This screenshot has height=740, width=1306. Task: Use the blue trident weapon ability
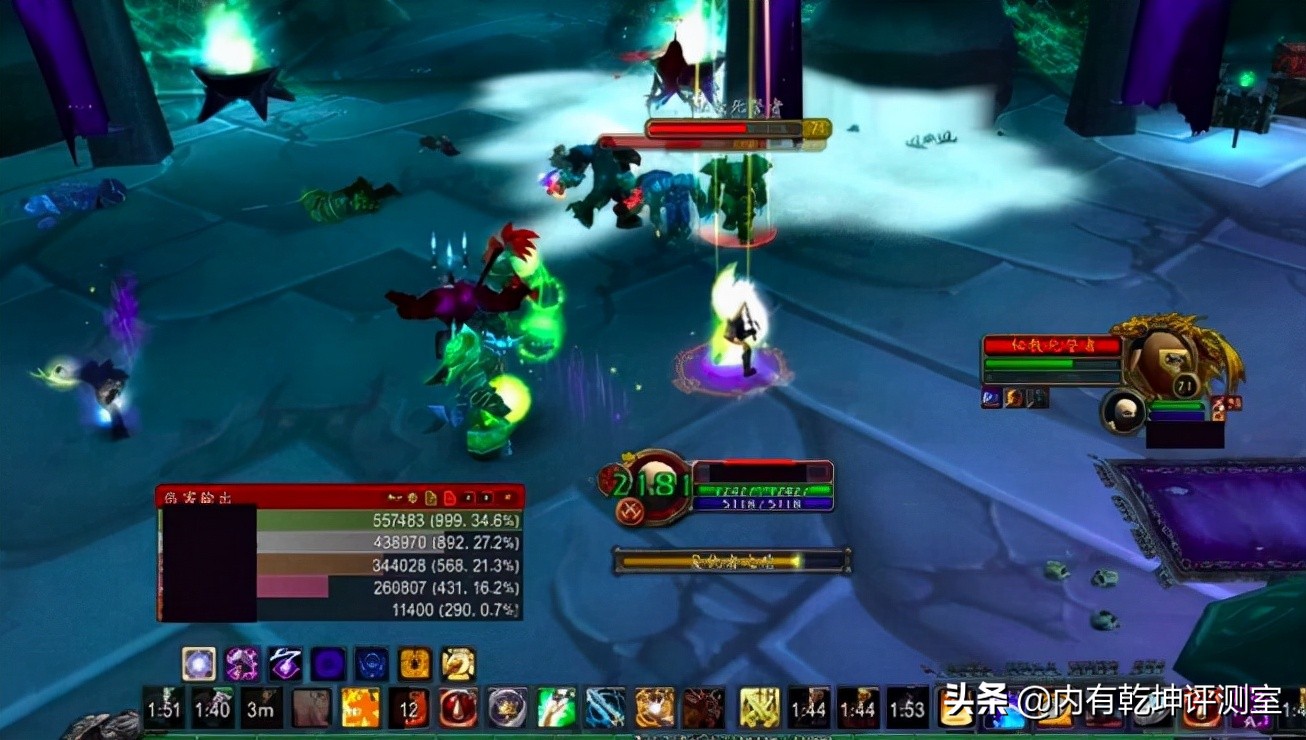point(605,708)
